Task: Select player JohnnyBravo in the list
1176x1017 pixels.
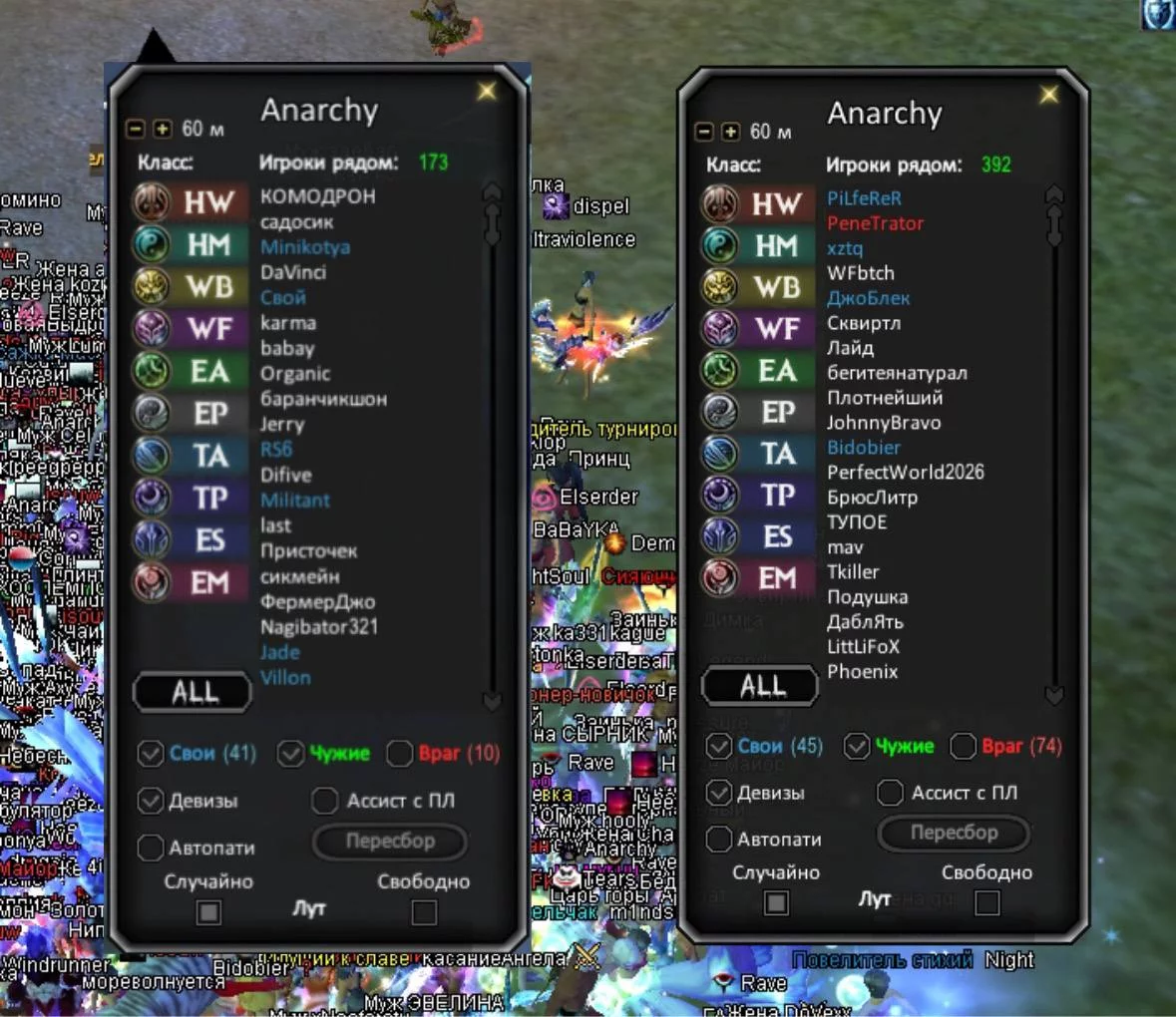Action: click(883, 423)
